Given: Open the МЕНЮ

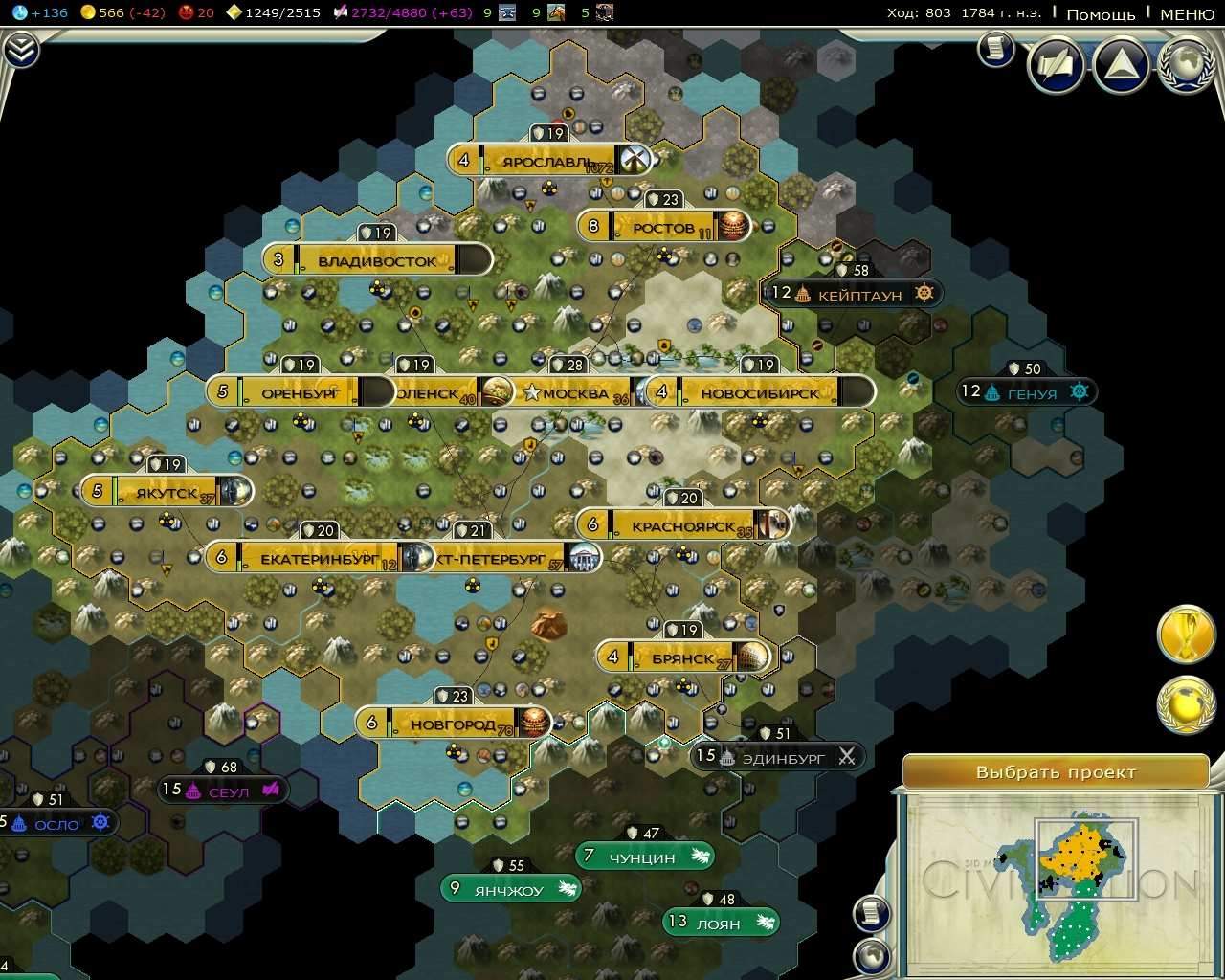Looking at the screenshot, I should (1187, 14).
